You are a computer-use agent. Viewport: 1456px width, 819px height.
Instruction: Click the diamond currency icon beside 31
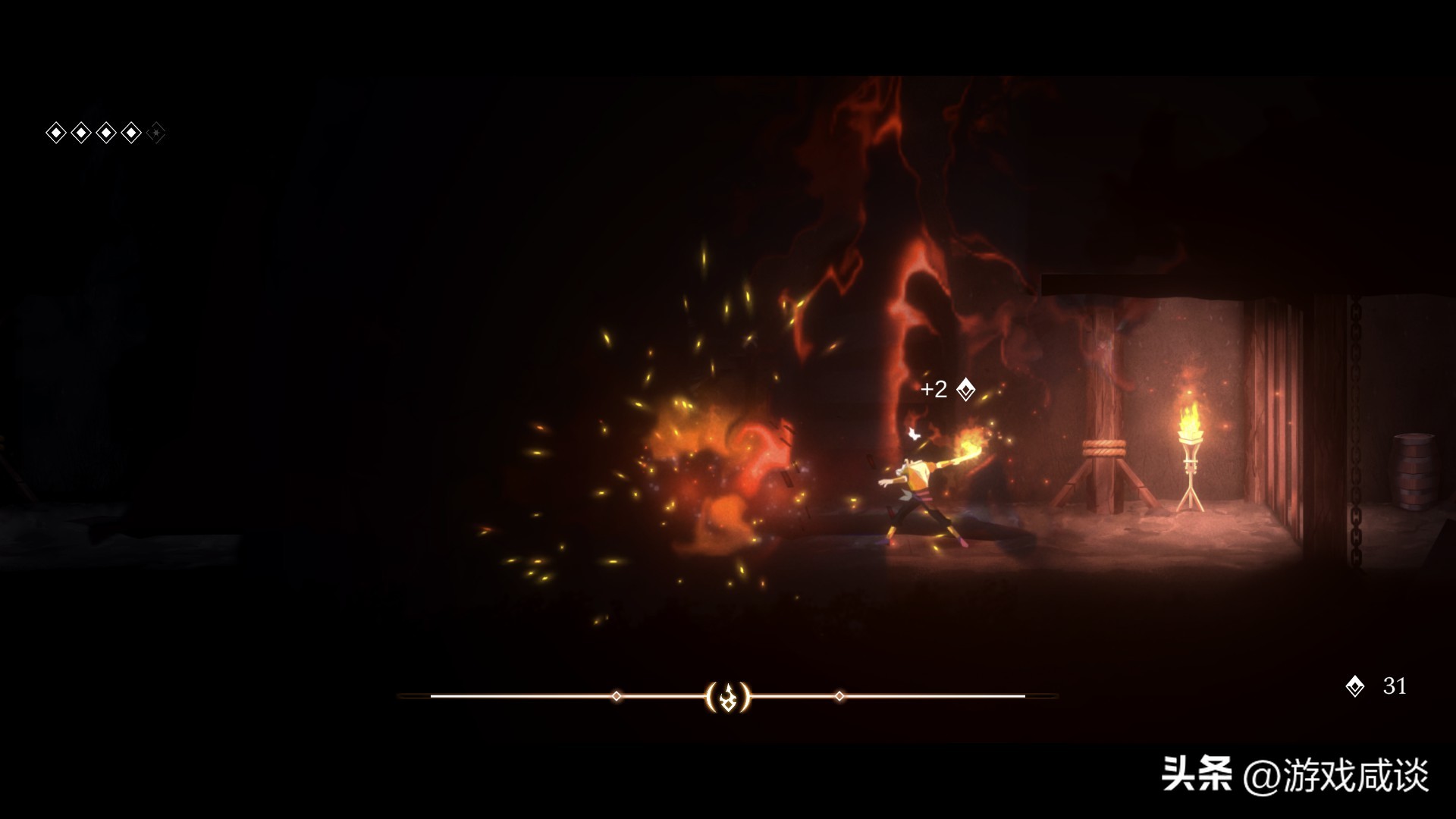click(1354, 687)
